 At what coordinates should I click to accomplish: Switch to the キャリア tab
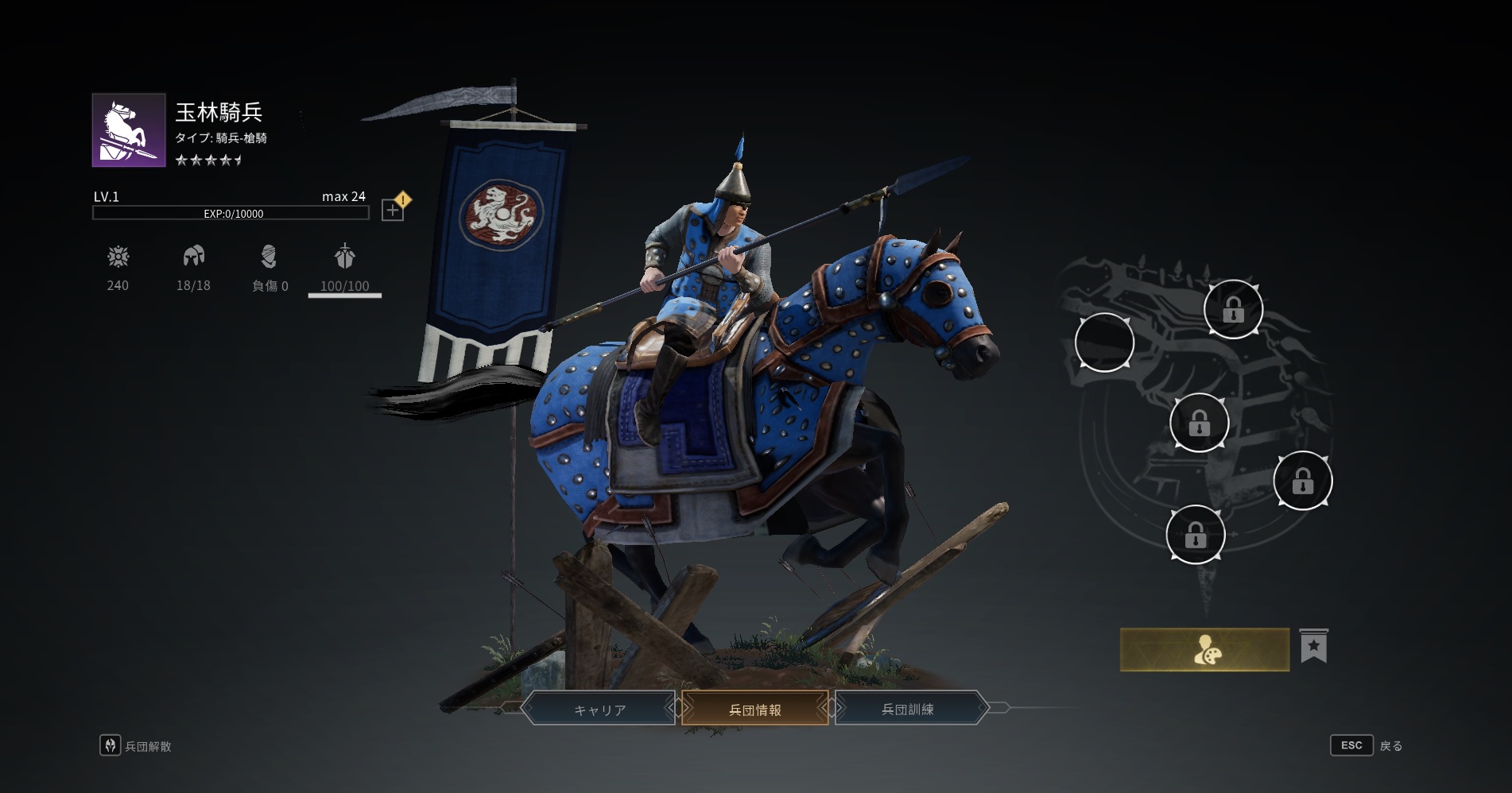pos(599,709)
